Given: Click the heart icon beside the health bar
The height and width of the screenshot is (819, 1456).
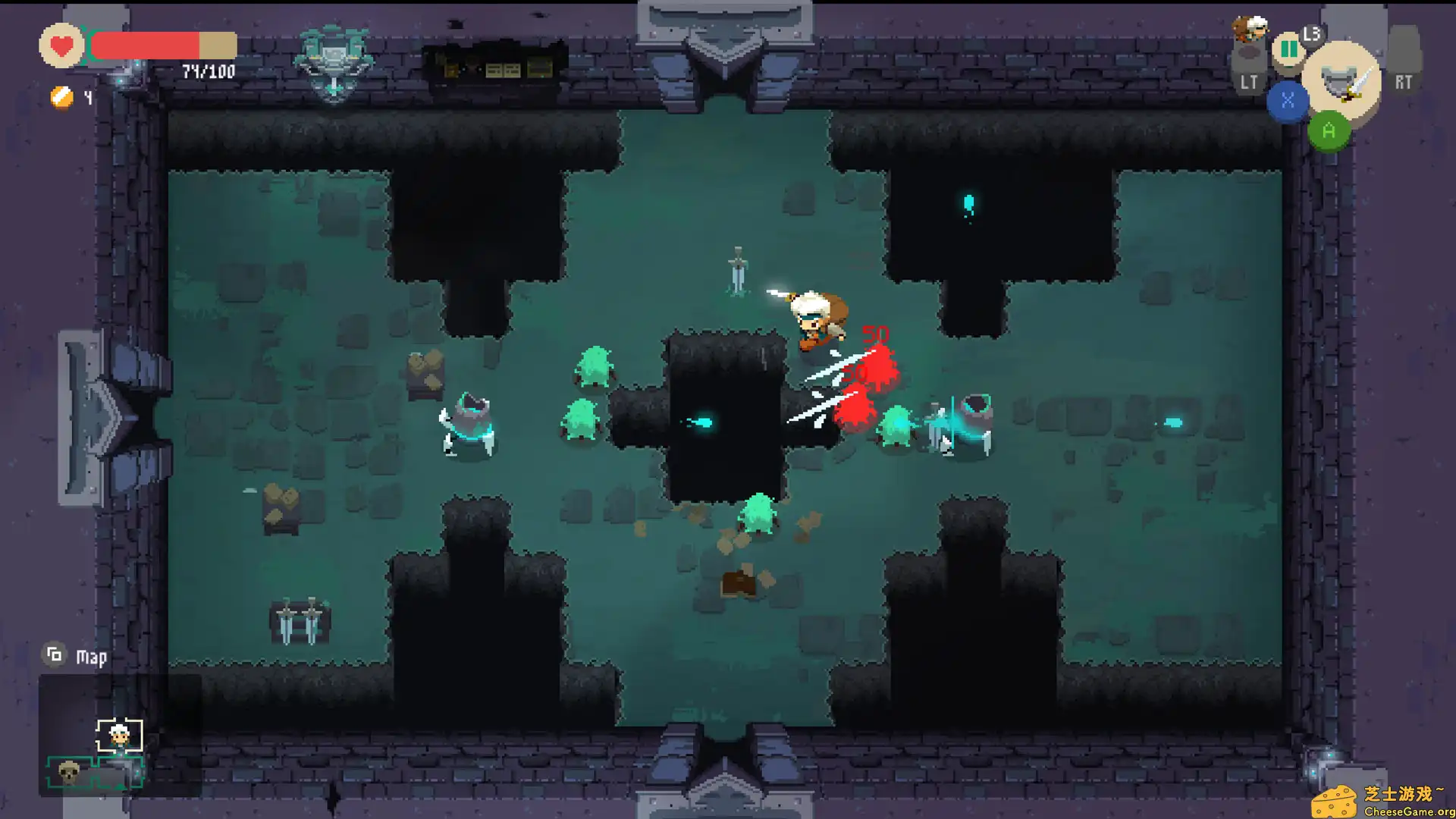Looking at the screenshot, I should 60,45.
